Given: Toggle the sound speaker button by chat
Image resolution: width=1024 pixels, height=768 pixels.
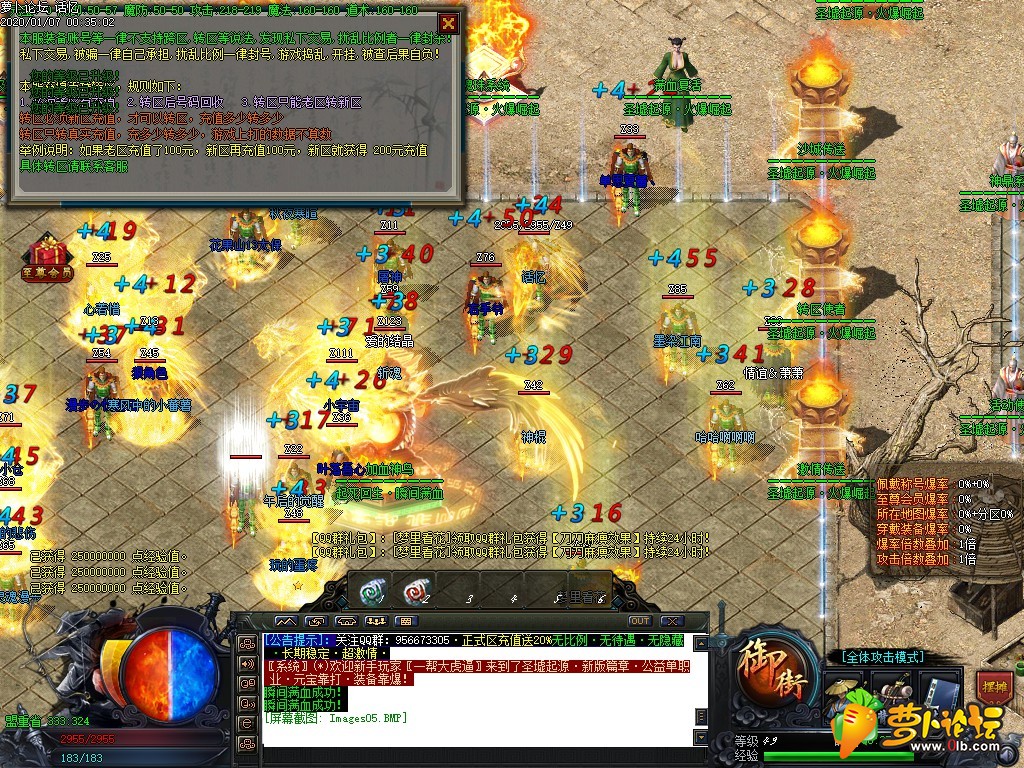Looking at the screenshot, I should point(246,663).
